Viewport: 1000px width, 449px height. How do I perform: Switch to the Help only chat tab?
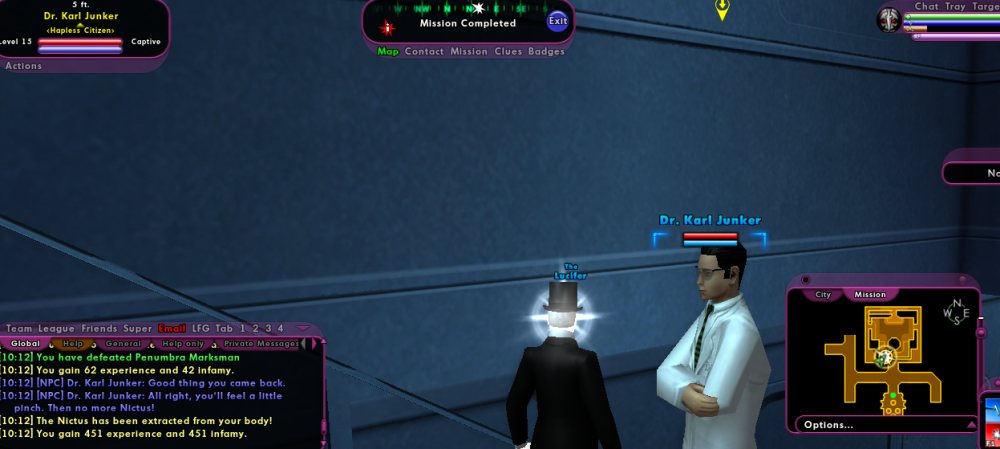pyautogui.click(x=181, y=343)
